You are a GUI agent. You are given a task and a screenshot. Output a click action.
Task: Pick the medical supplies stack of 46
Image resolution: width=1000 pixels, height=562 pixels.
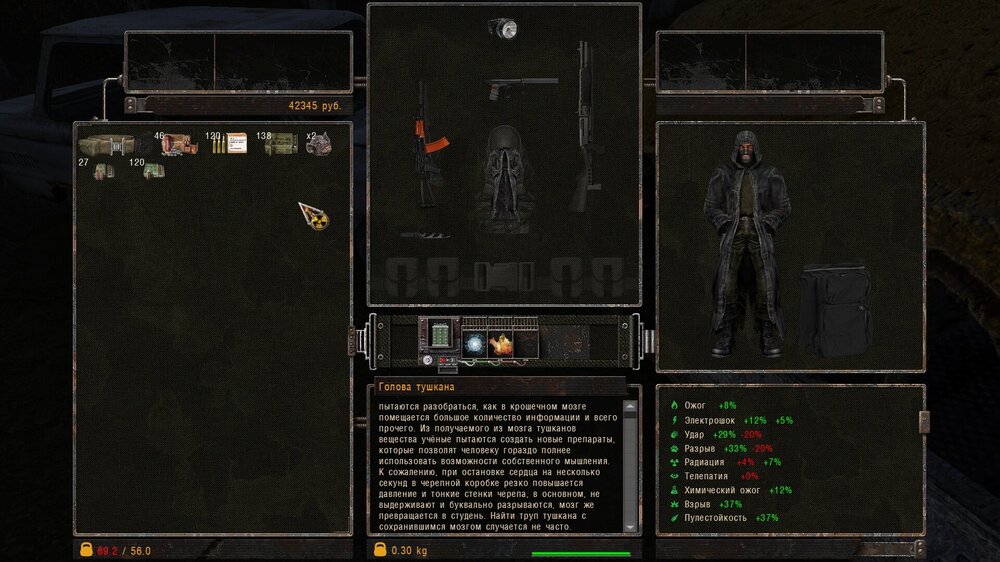tap(178, 145)
